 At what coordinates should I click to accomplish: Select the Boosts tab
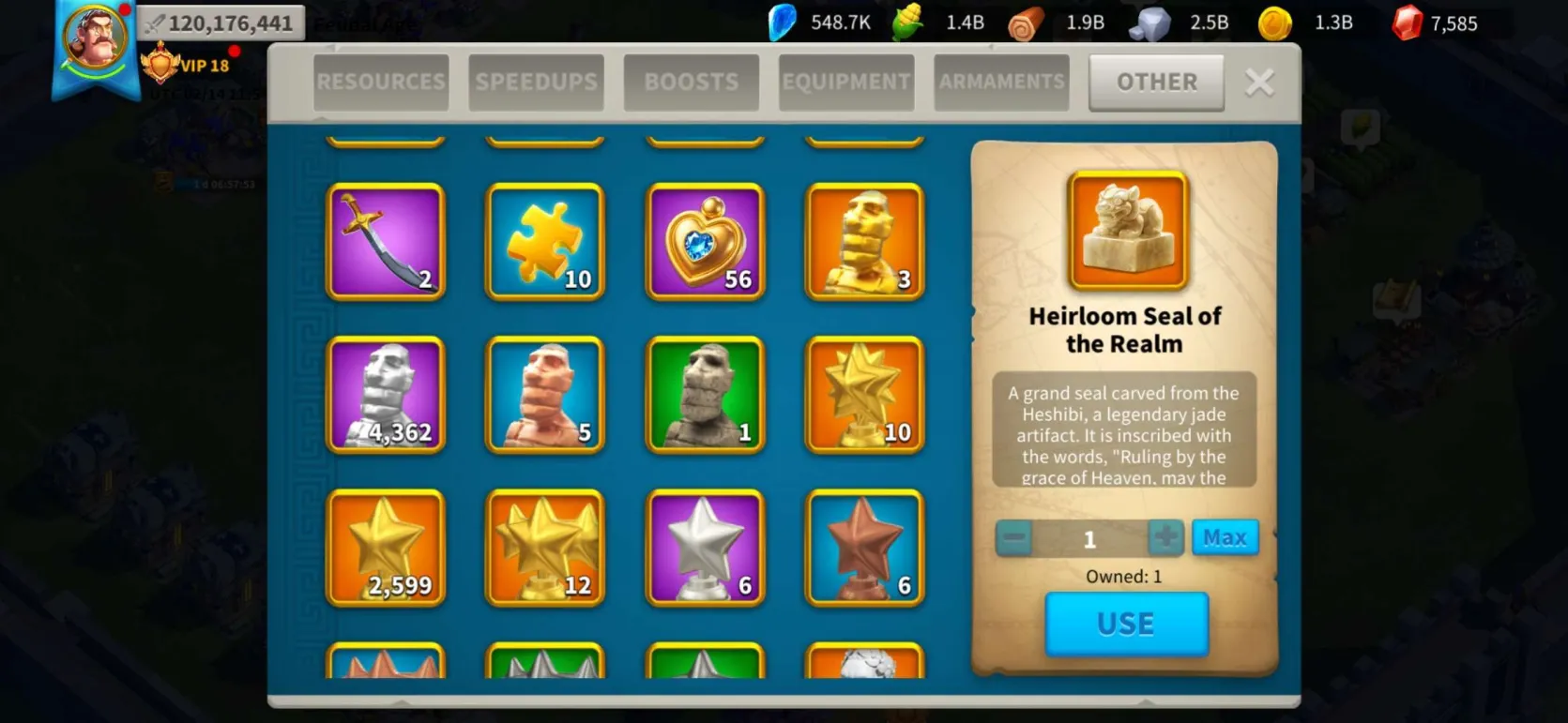point(691,83)
